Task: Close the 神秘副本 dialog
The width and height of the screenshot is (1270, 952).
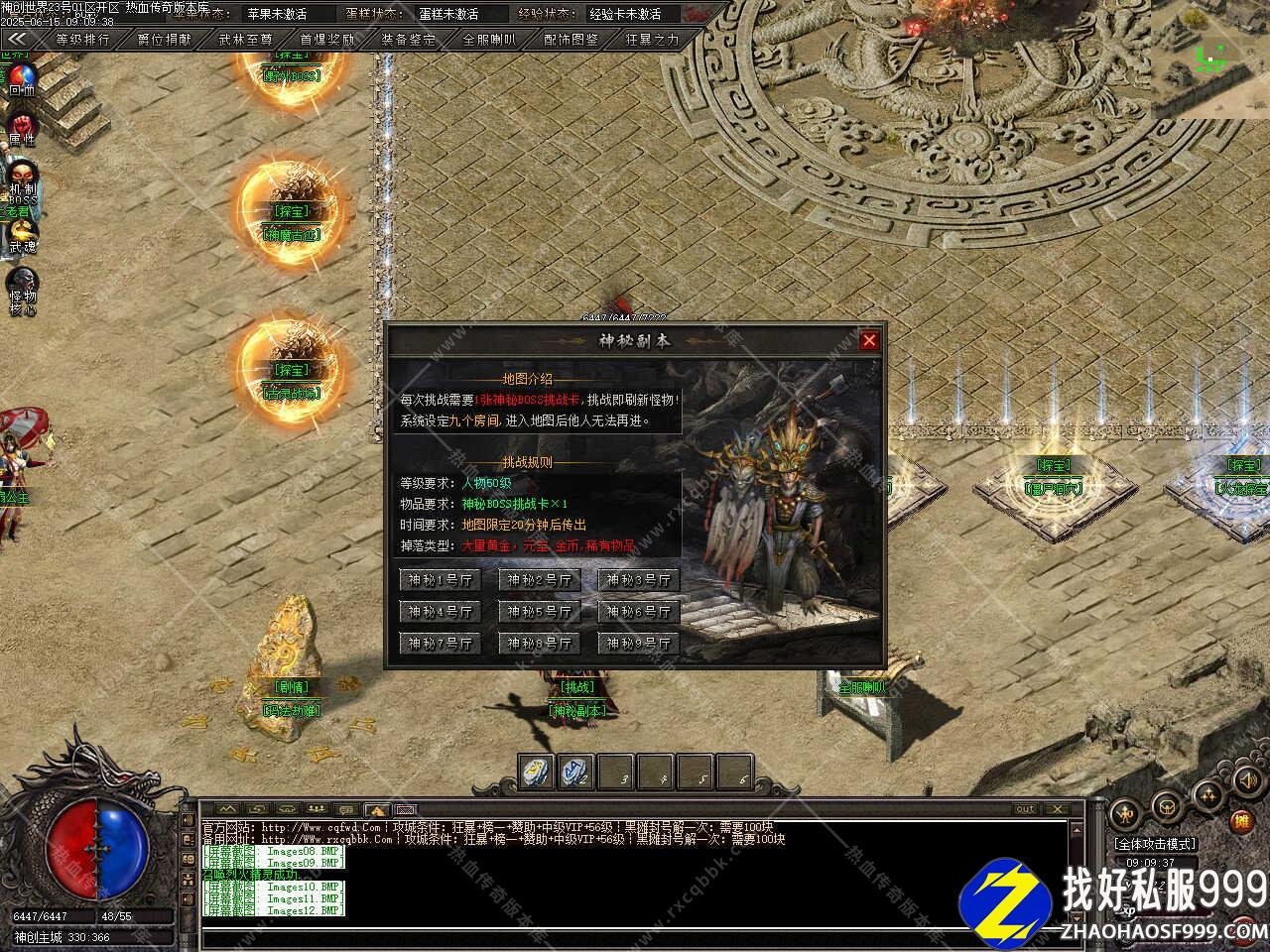Action: [x=869, y=340]
